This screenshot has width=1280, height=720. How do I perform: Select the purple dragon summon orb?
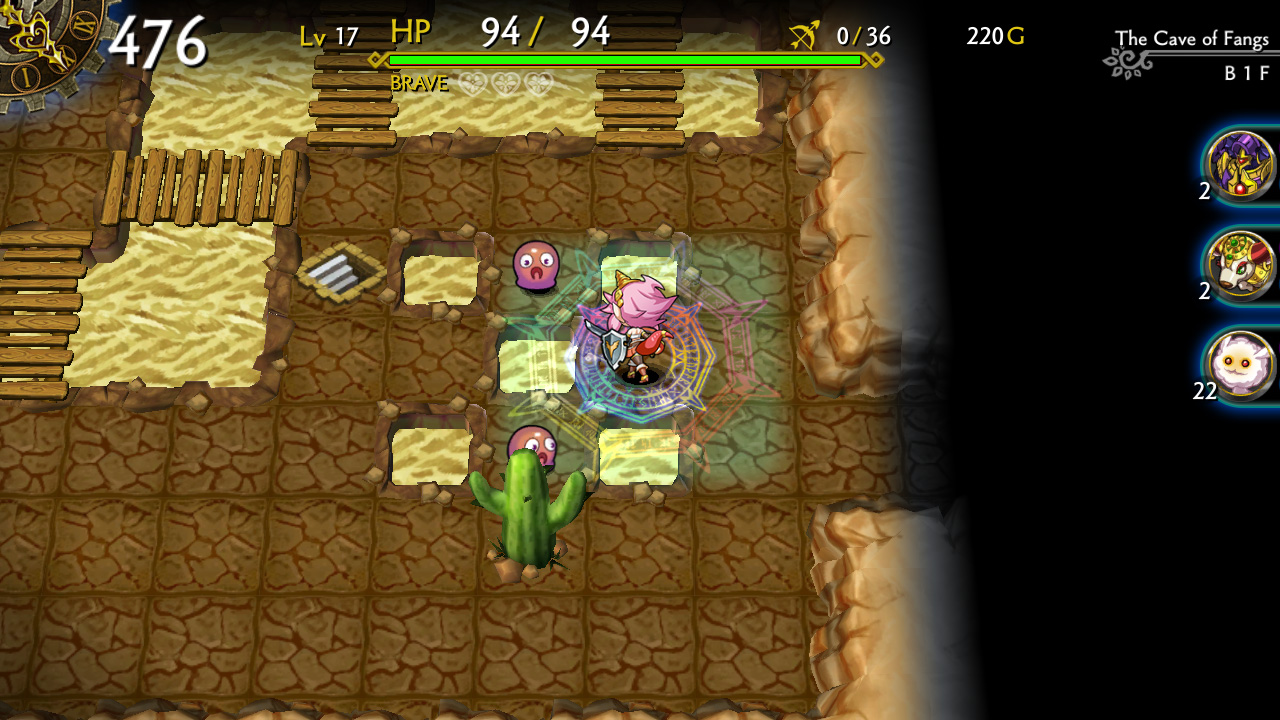tap(1239, 173)
